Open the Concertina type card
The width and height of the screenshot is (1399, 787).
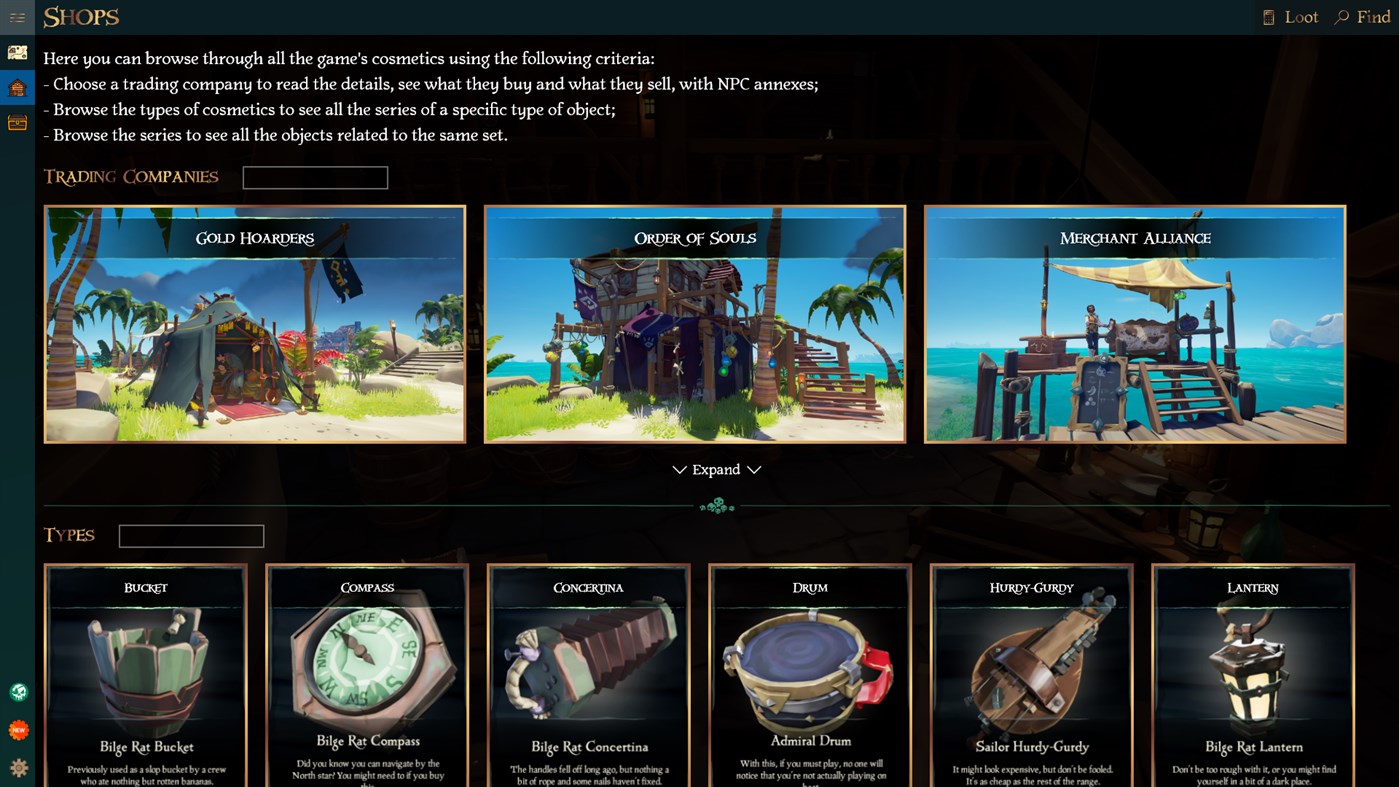588,675
